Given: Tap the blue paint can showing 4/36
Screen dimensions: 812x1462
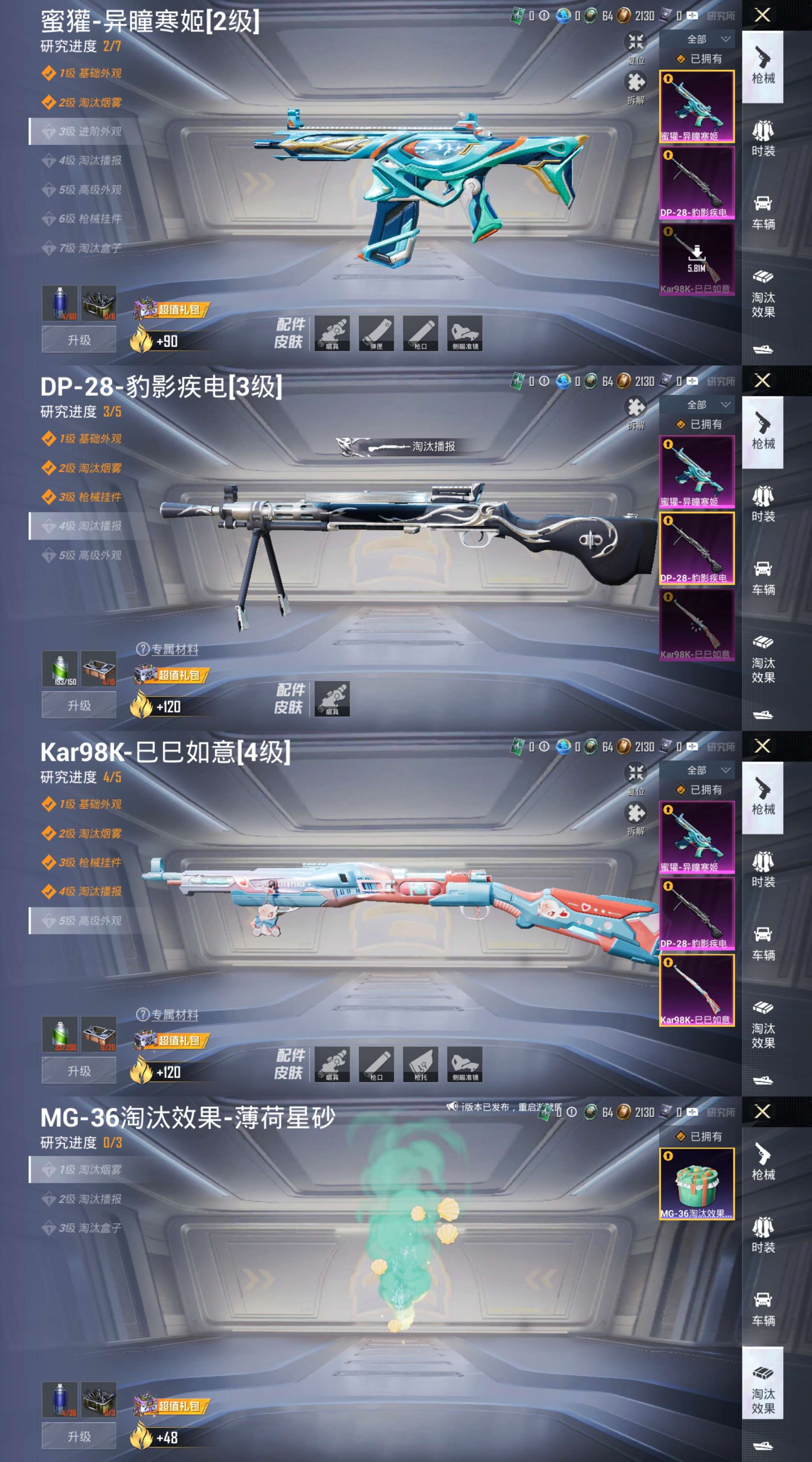Looking at the screenshot, I should 59,1400.
